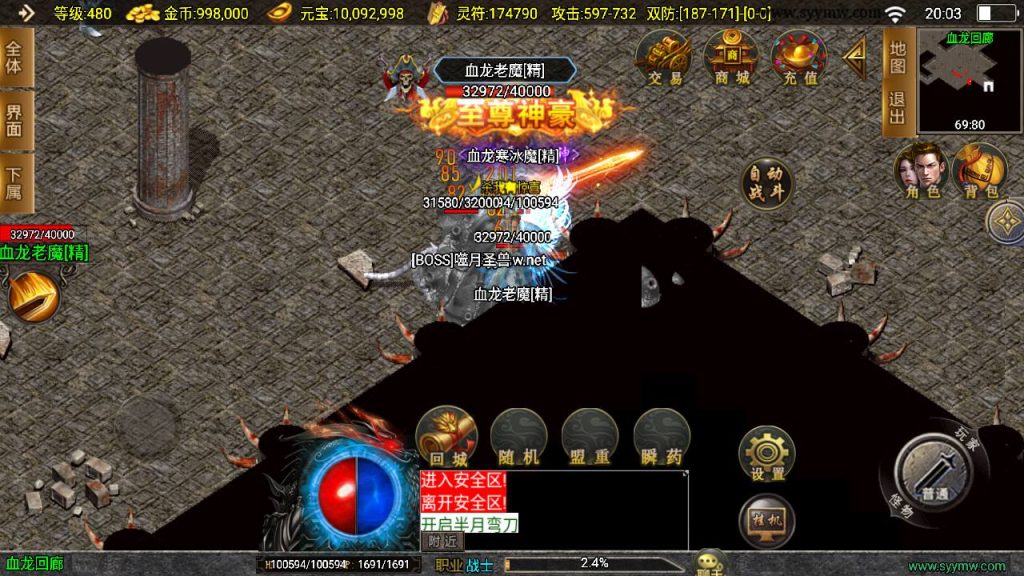Activate the flaming sword skill icon
Image resolution: width=1024 pixels, height=576 pixels.
tap(32, 296)
